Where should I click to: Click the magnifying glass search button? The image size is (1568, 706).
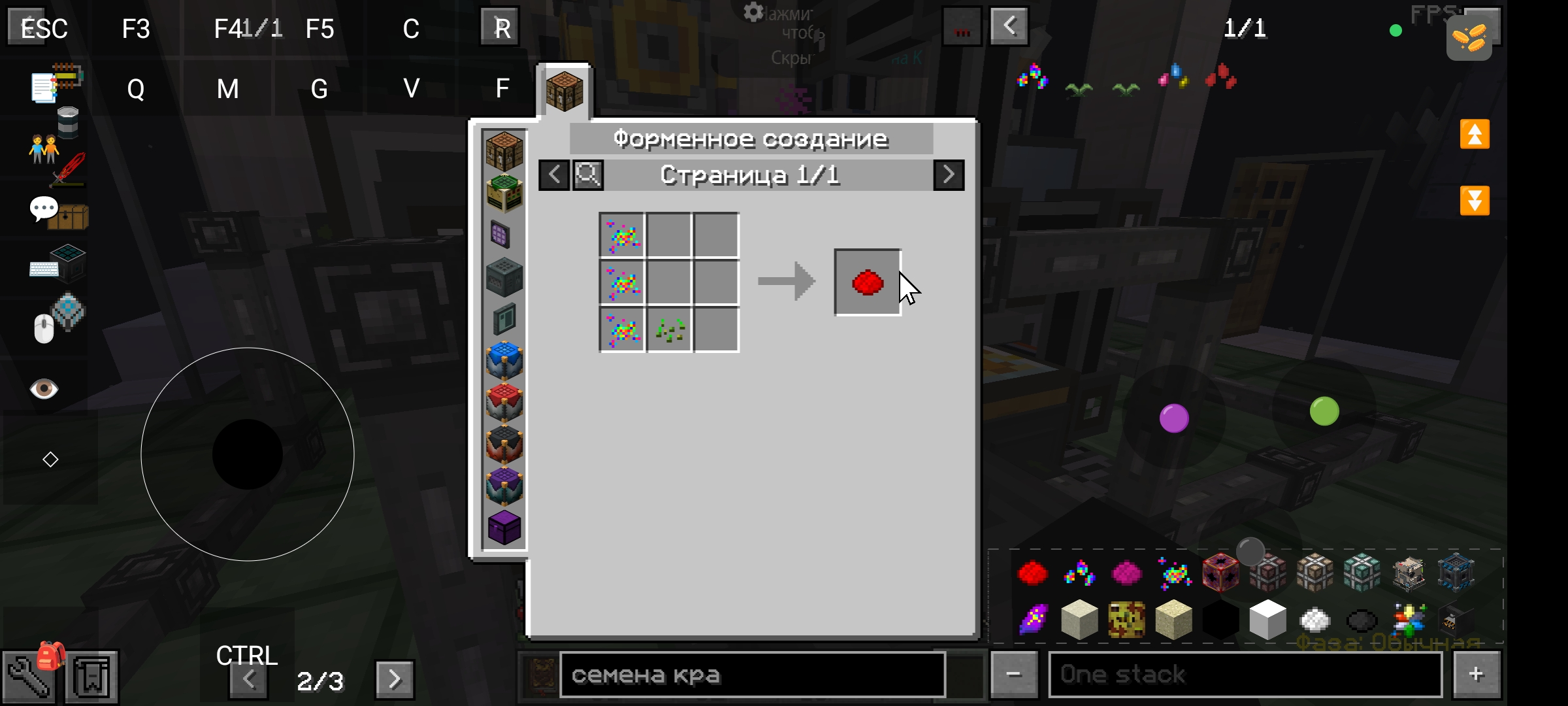[588, 175]
